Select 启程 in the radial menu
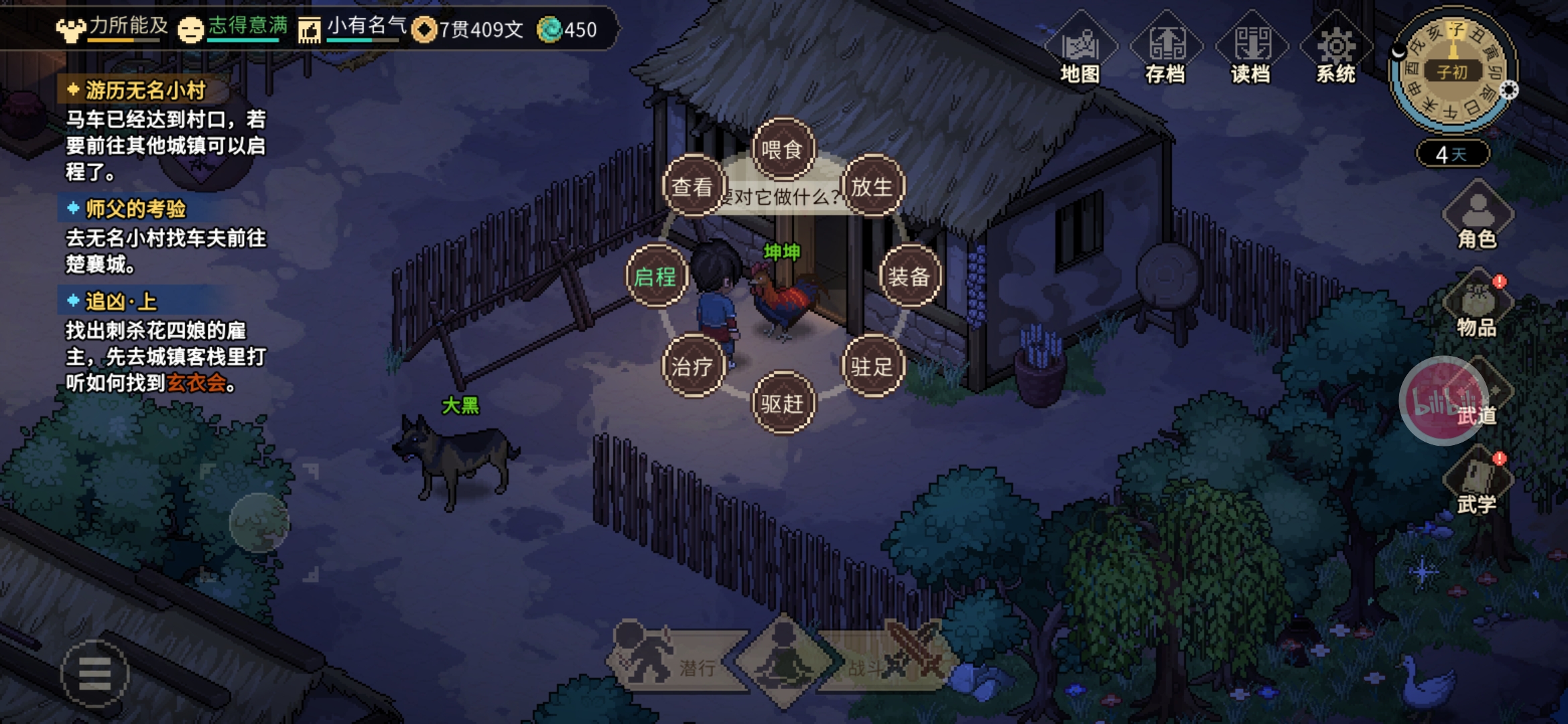The image size is (1568, 724). pyautogui.click(x=656, y=276)
